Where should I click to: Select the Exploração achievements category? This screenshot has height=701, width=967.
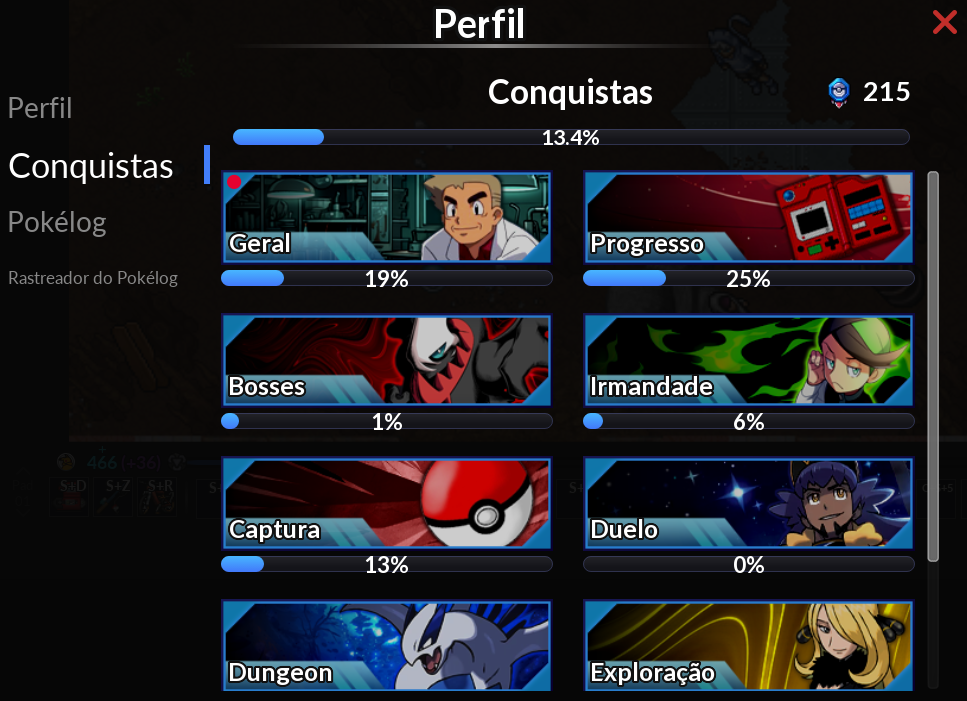pyautogui.click(x=748, y=645)
